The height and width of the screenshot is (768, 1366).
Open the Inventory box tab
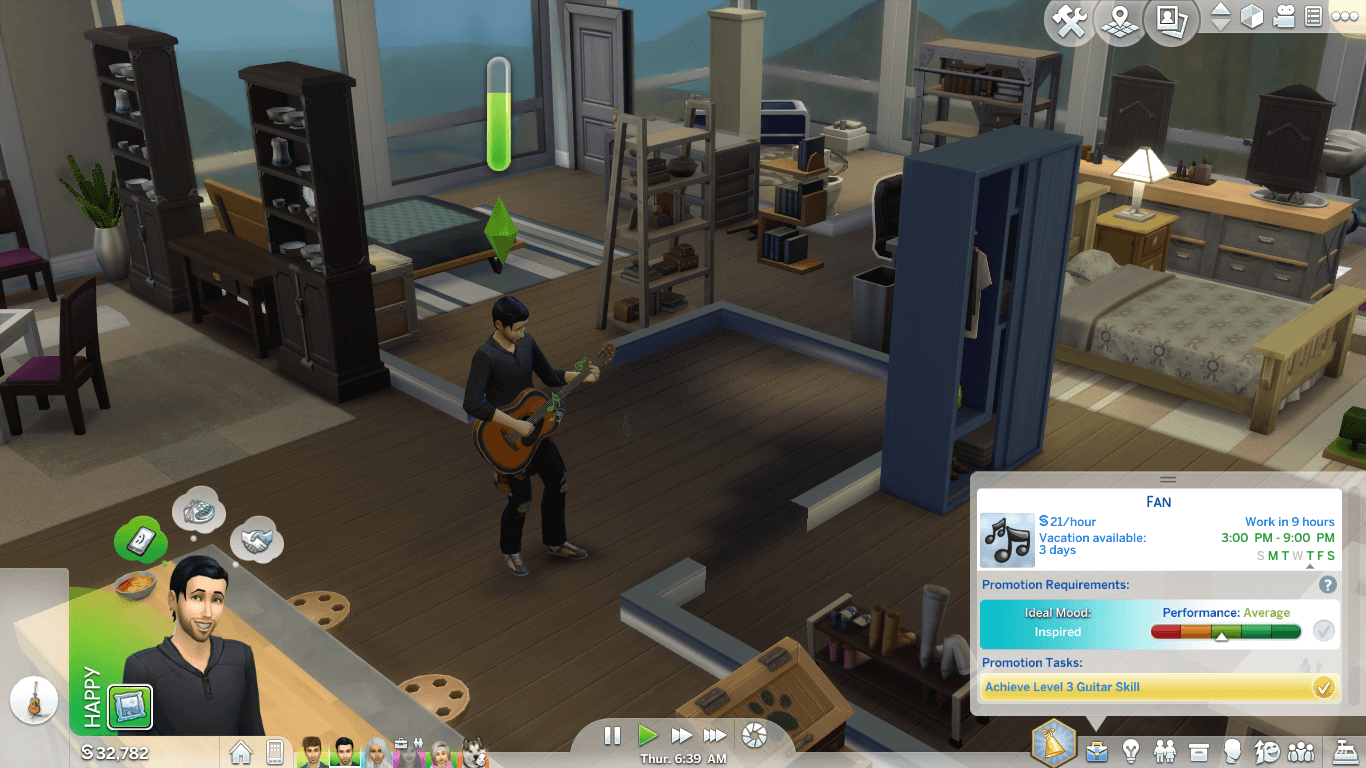click(x=1199, y=750)
